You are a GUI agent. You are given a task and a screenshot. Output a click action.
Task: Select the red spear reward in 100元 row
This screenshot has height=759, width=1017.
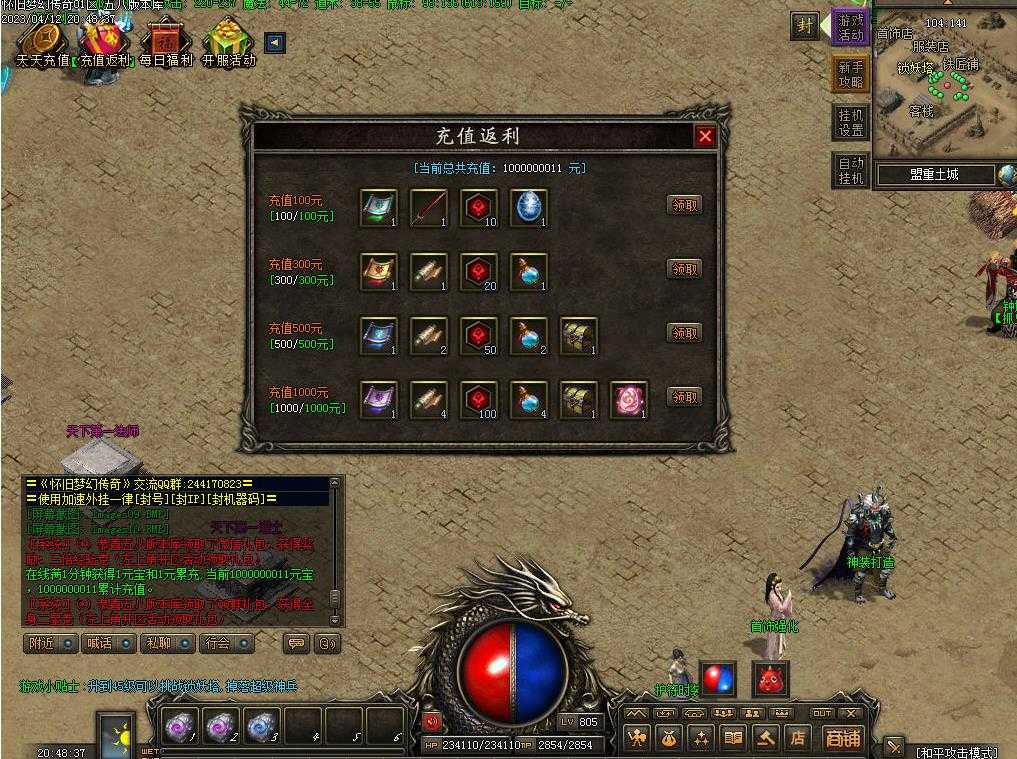coord(429,207)
